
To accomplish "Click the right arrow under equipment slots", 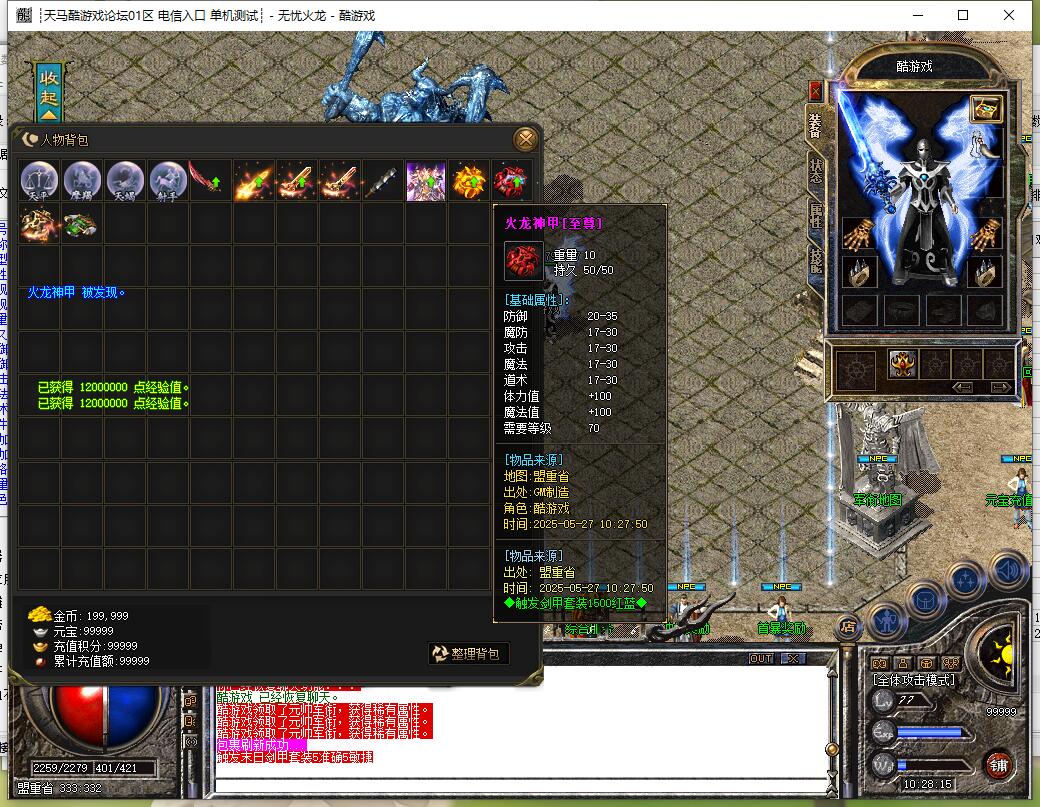I will click(1000, 387).
